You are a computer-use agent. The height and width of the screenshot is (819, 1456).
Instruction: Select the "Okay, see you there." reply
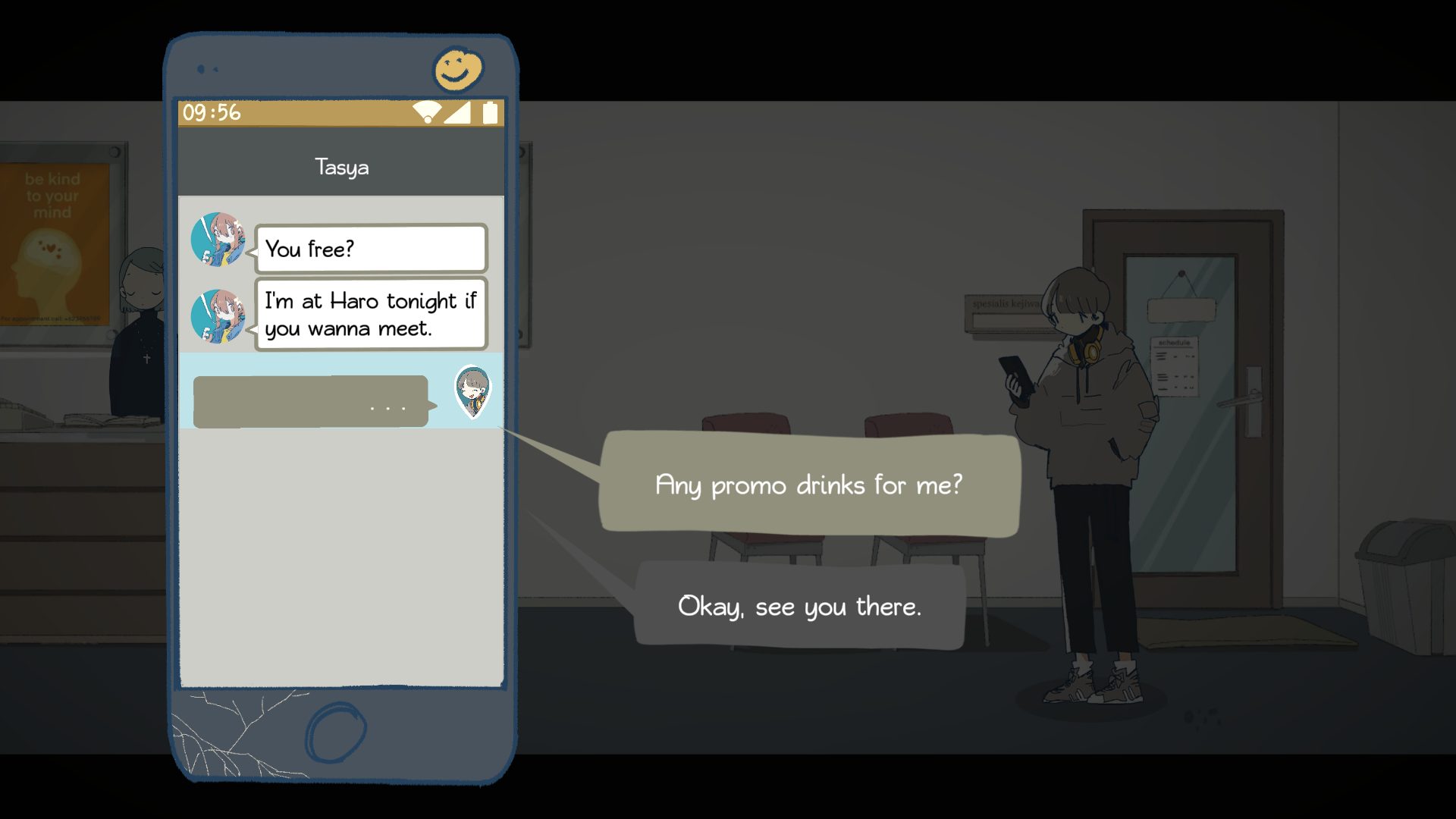pos(799,606)
